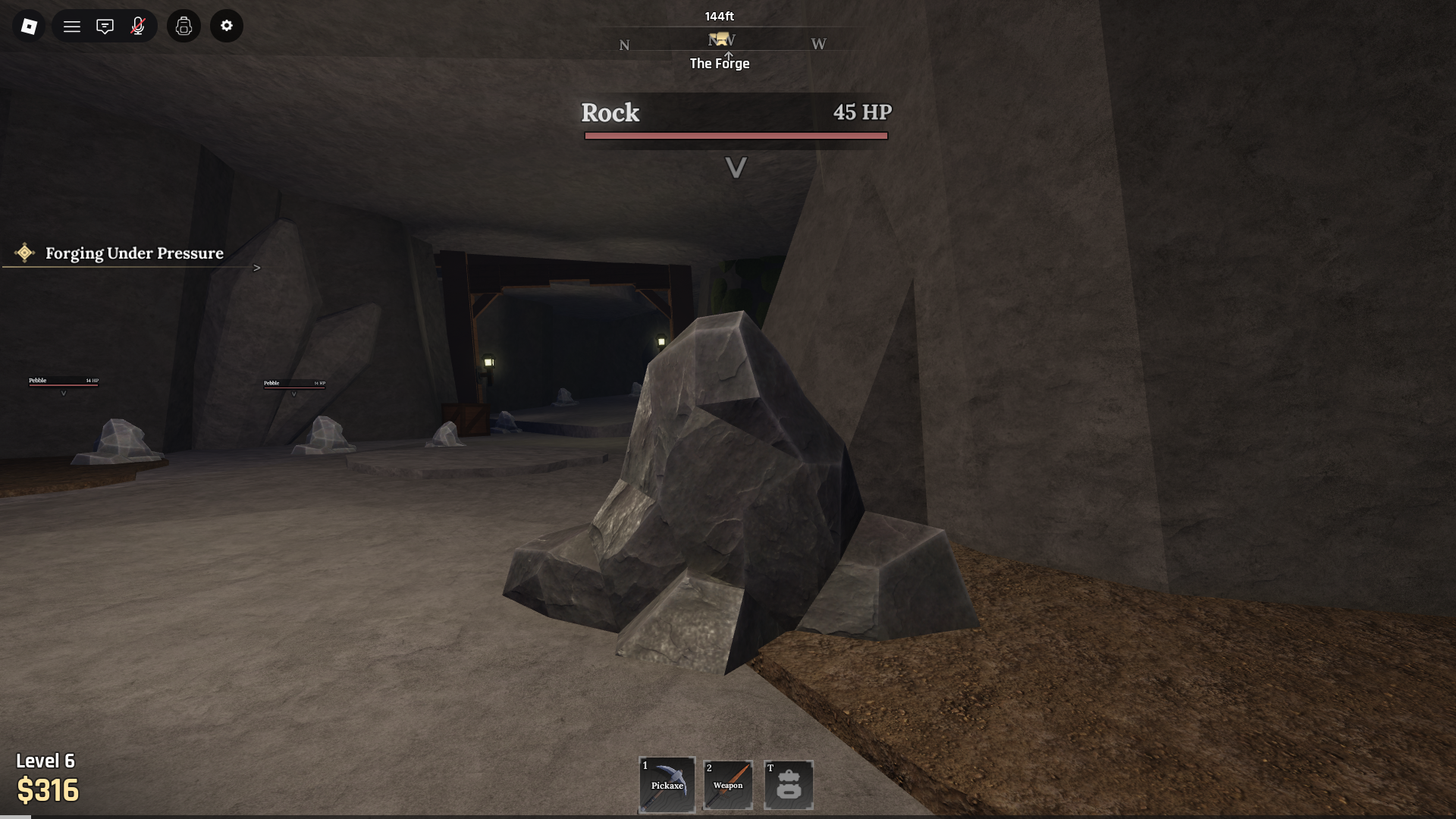The width and height of the screenshot is (1456, 819).
Task: Click the V chevron under the left Pebble nameplate
Action: [64, 393]
